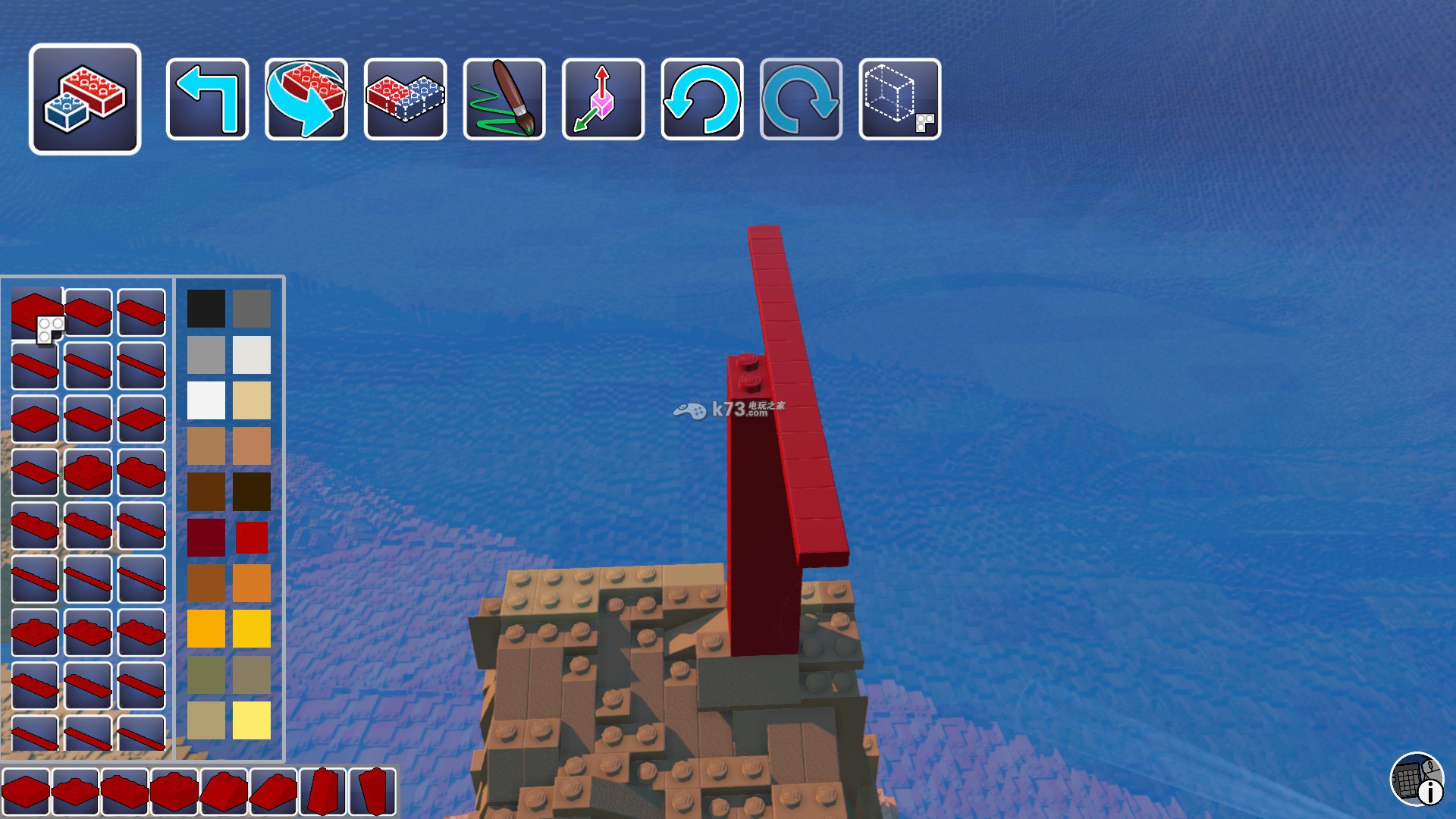
Task: Undo the last action
Action: point(702,99)
